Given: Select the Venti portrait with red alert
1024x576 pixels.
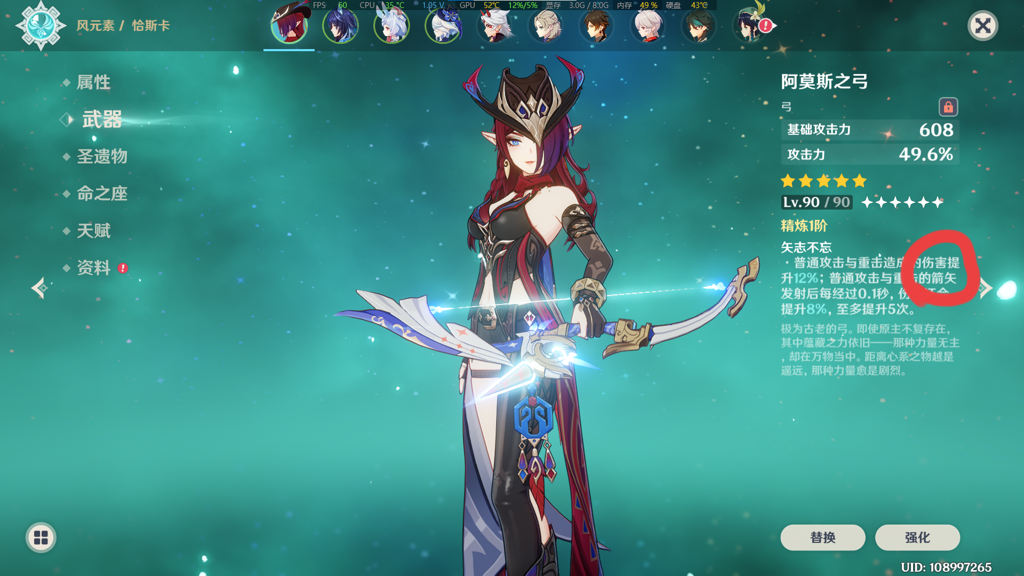Looking at the screenshot, I should pos(750,26).
